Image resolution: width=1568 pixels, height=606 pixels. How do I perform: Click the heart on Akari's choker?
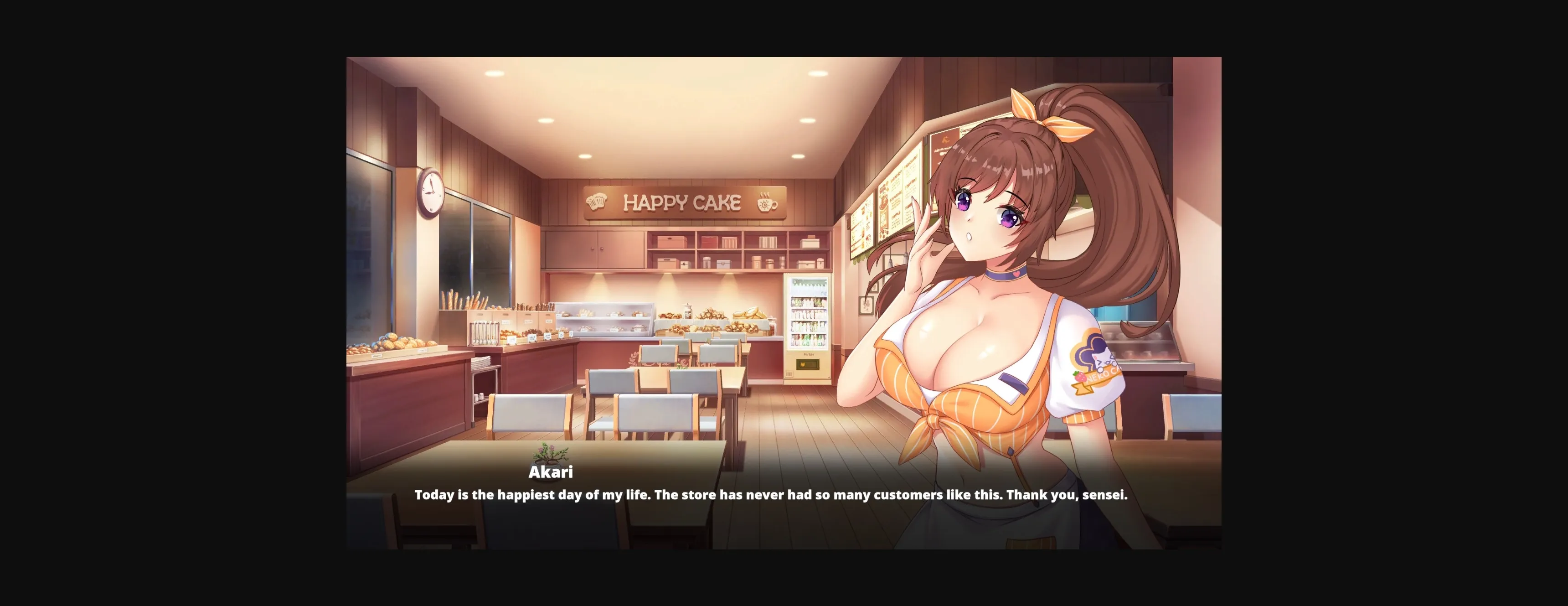(x=1017, y=275)
